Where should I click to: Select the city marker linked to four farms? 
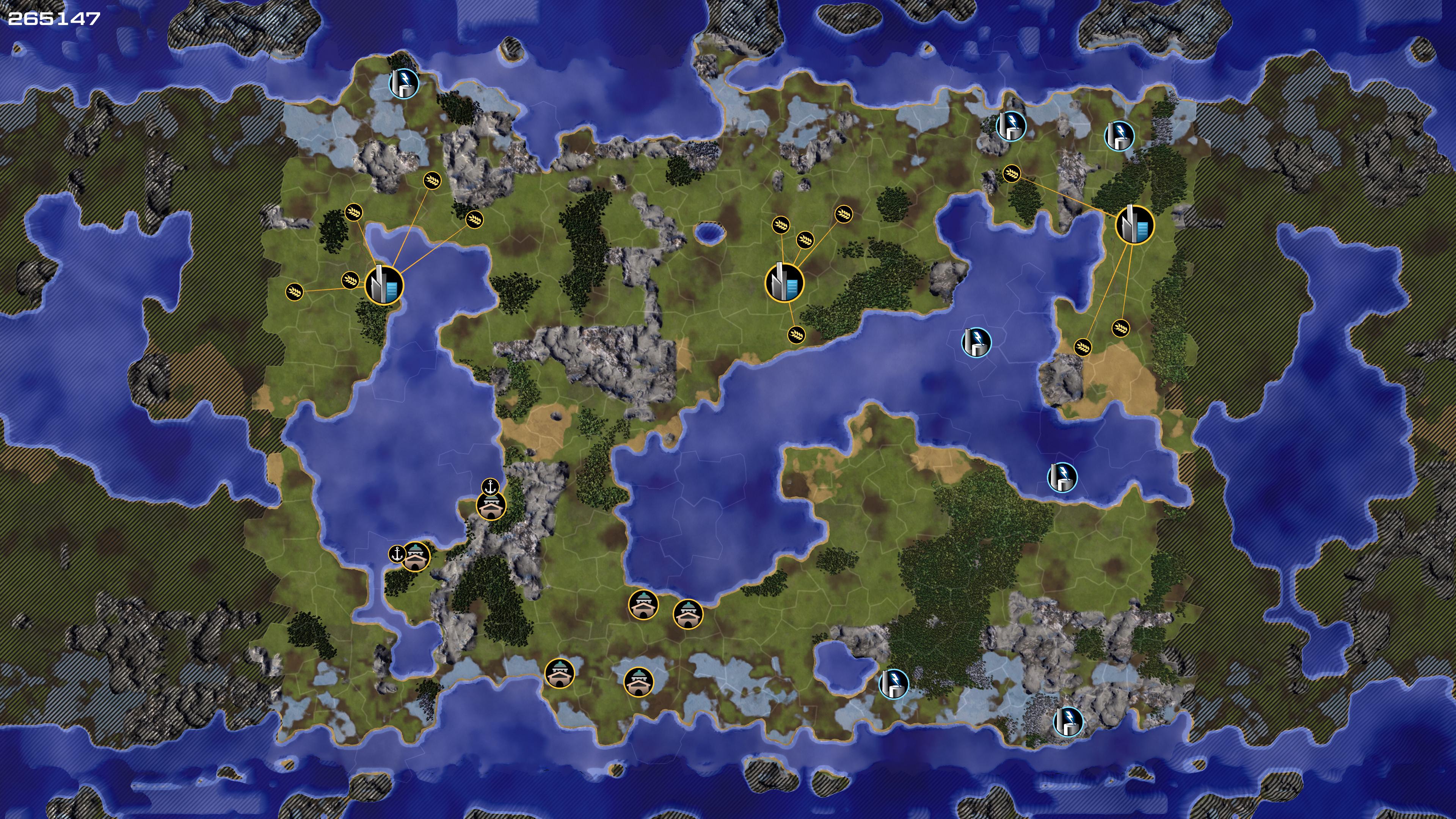pos(784,283)
